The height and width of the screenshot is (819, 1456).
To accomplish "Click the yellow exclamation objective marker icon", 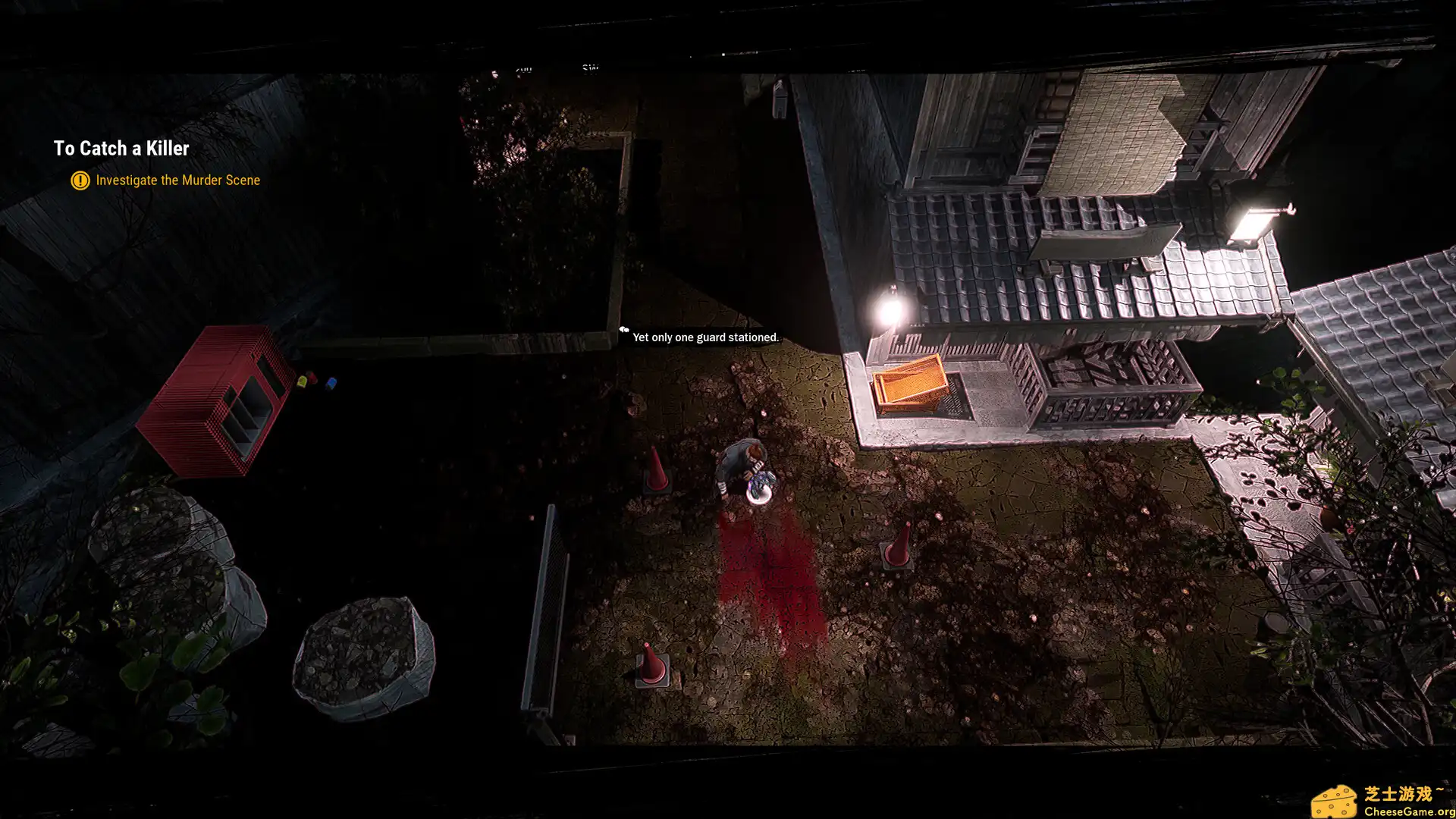I will tap(80, 180).
